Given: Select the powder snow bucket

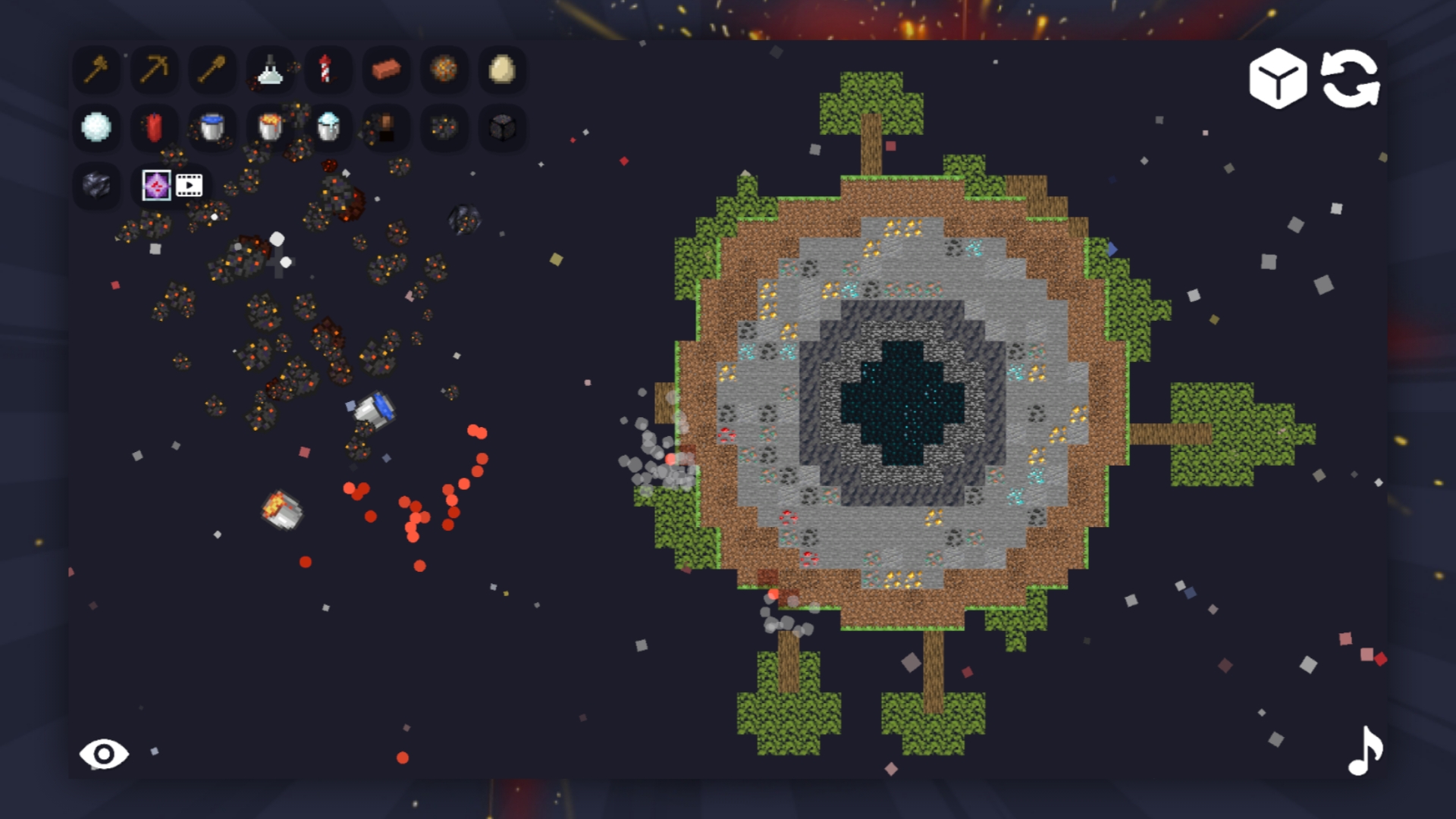Looking at the screenshot, I should coord(328,128).
